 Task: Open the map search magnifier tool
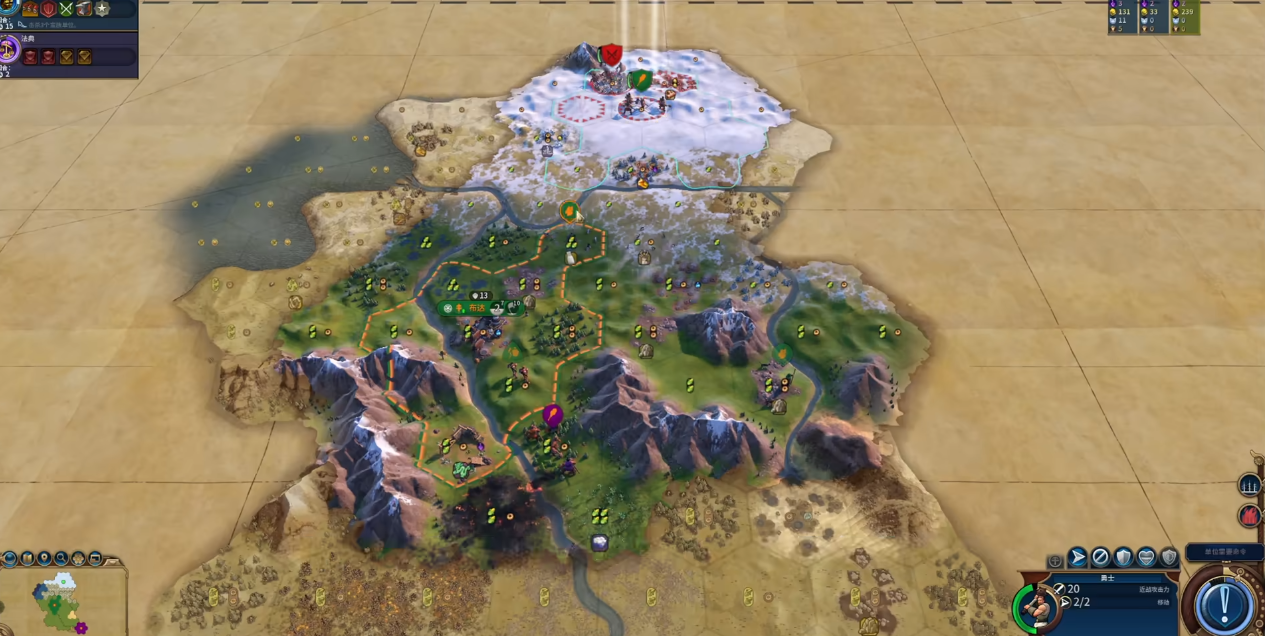(x=62, y=558)
